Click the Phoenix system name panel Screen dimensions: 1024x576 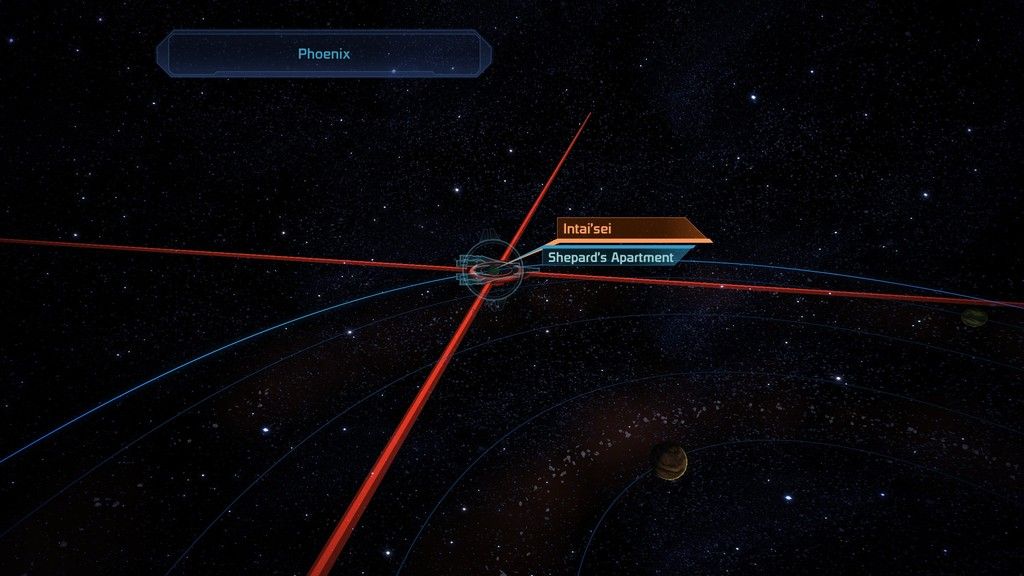324,54
